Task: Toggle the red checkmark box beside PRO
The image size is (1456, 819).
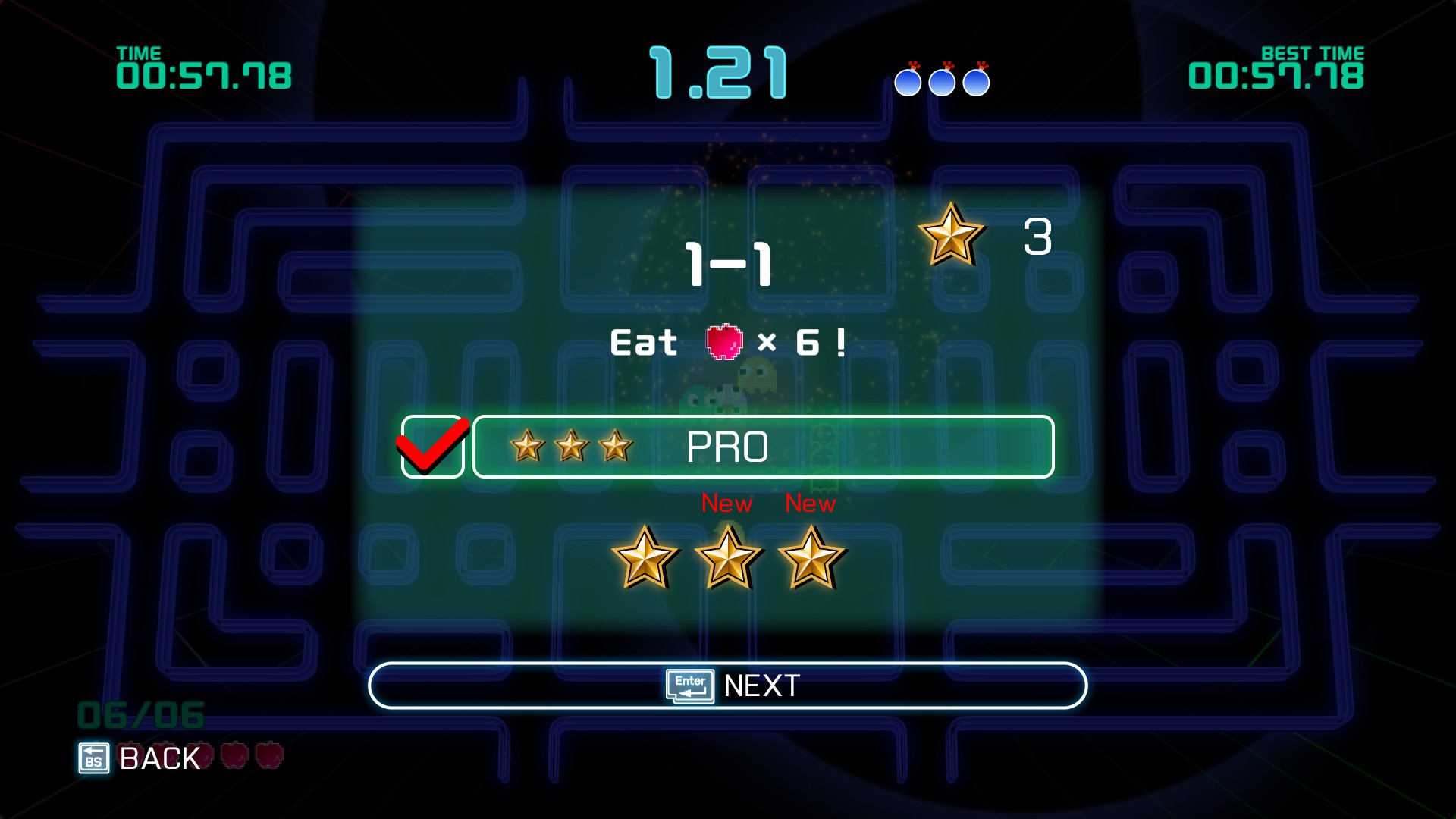Action: click(432, 447)
